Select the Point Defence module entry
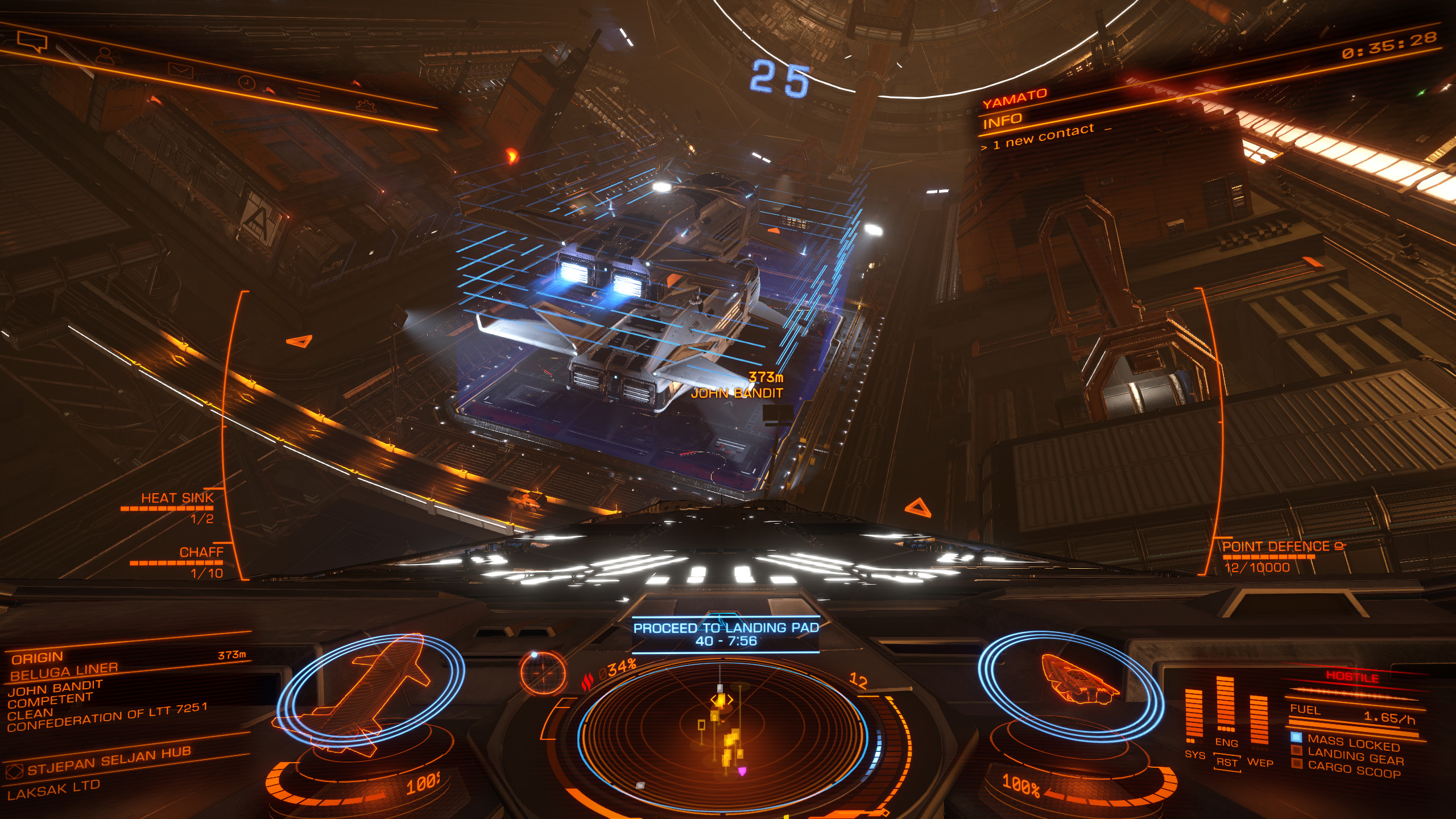This screenshot has height=819, width=1456. point(1276,547)
